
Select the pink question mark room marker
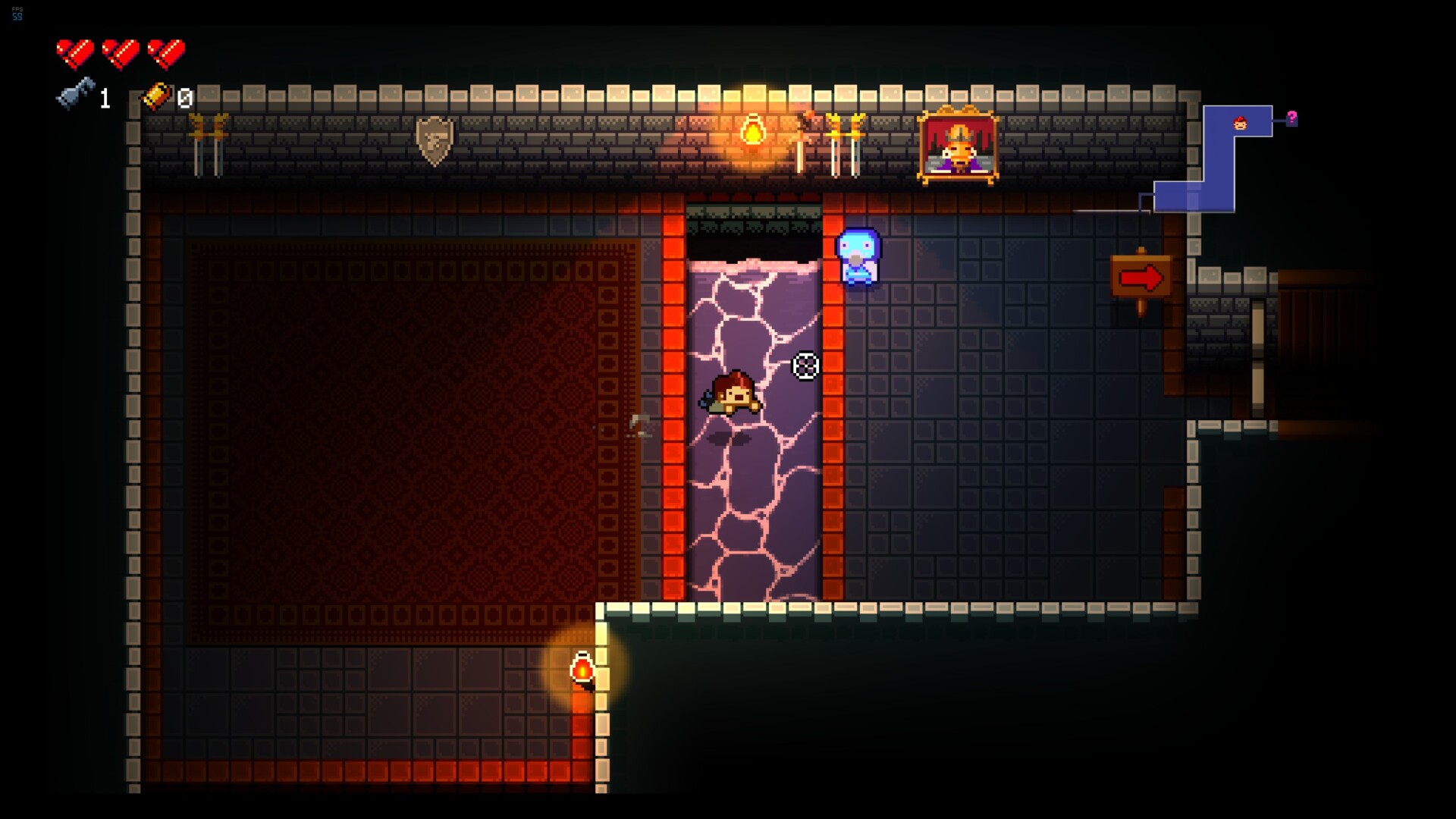(x=1291, y=118)
